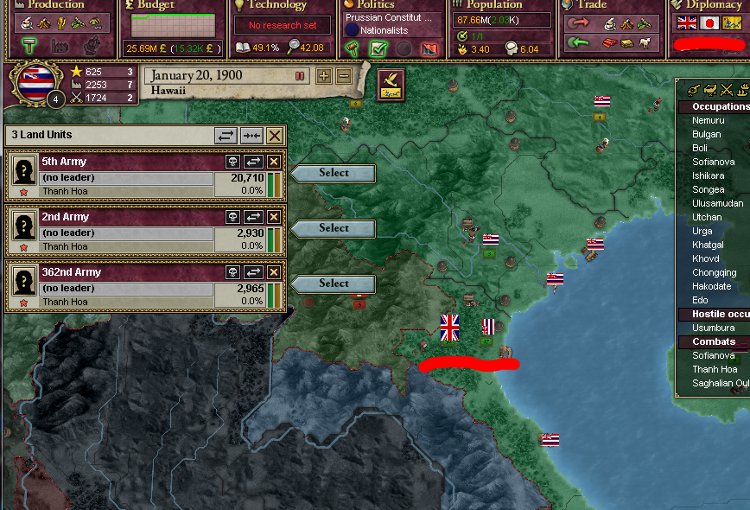Disband the 5th Army with skull icon
The height and width of the screenshot is (510, 750).
pyautogui.click(x=232, y=161)
